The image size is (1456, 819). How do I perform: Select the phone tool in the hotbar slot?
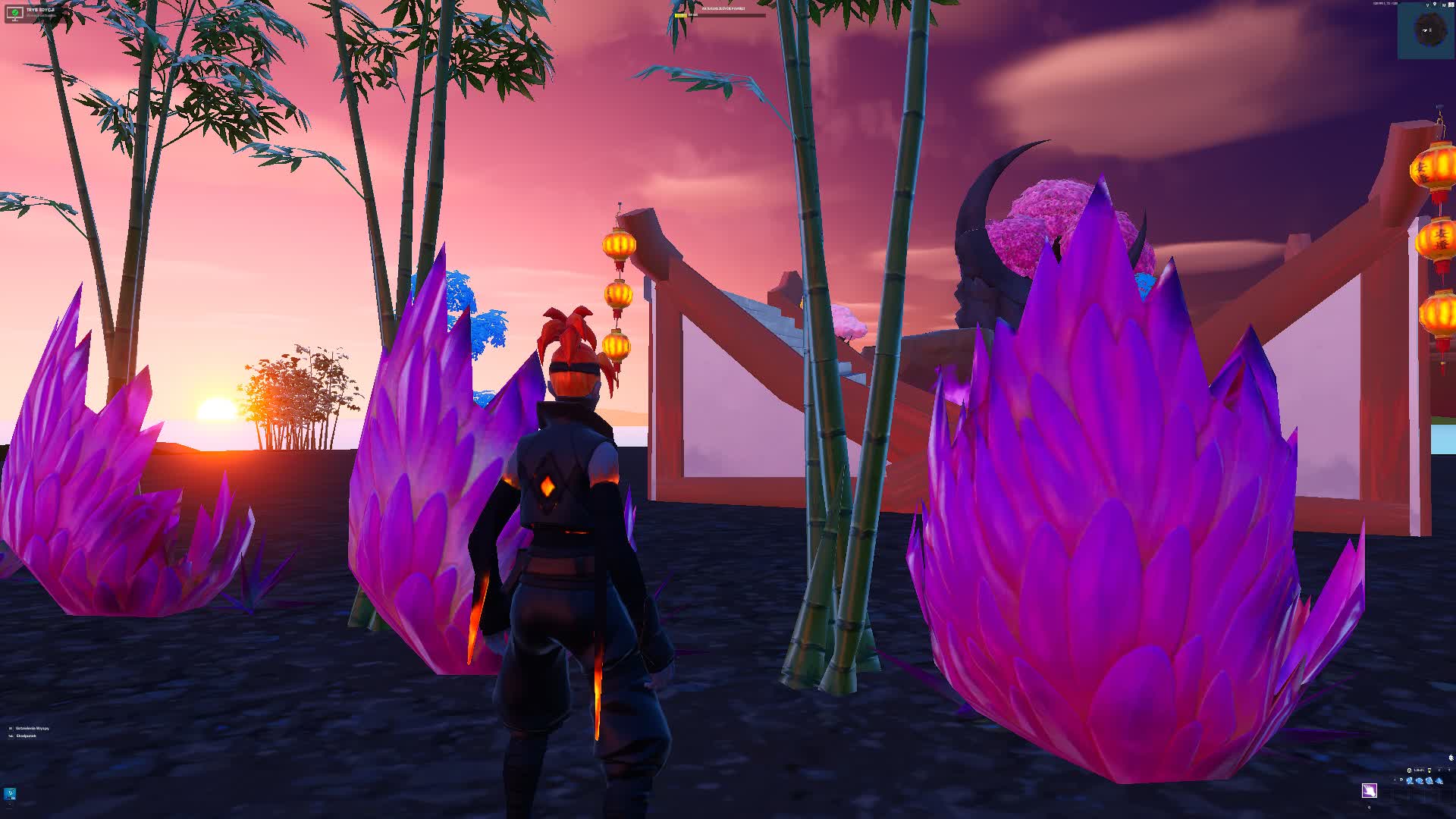(1370, 792)
